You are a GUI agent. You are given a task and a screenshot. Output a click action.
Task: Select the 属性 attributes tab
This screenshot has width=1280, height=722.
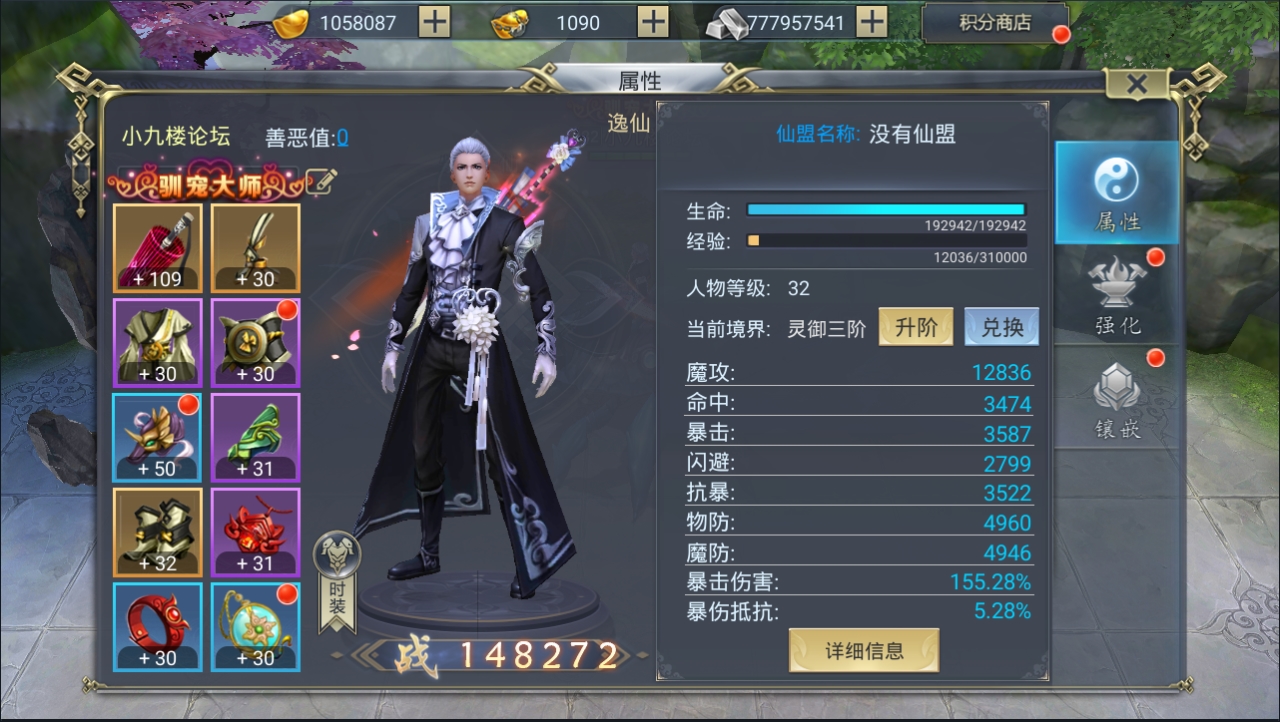(x=1117, y=194)
